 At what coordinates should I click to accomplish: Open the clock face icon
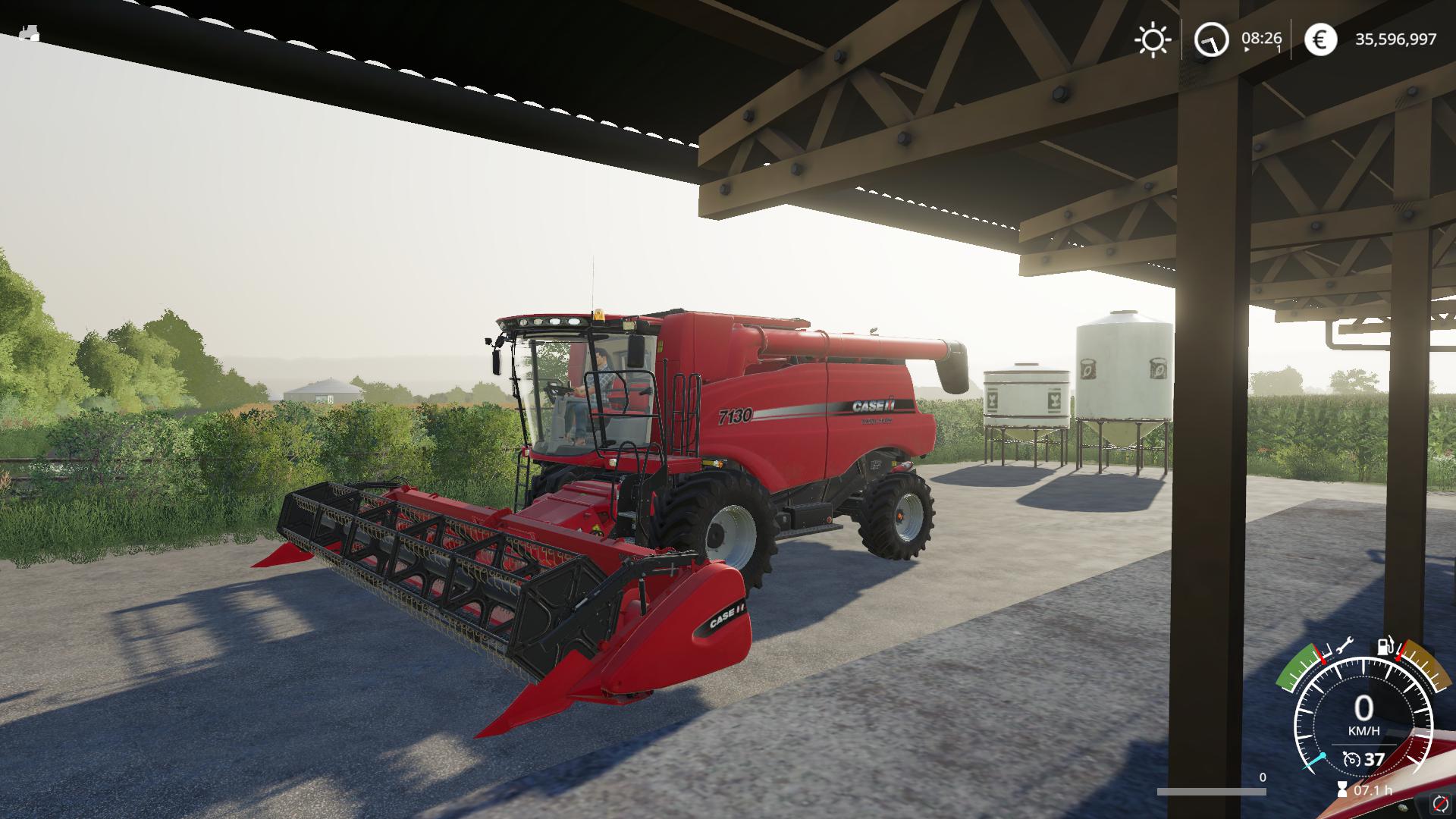point(1211,40)
